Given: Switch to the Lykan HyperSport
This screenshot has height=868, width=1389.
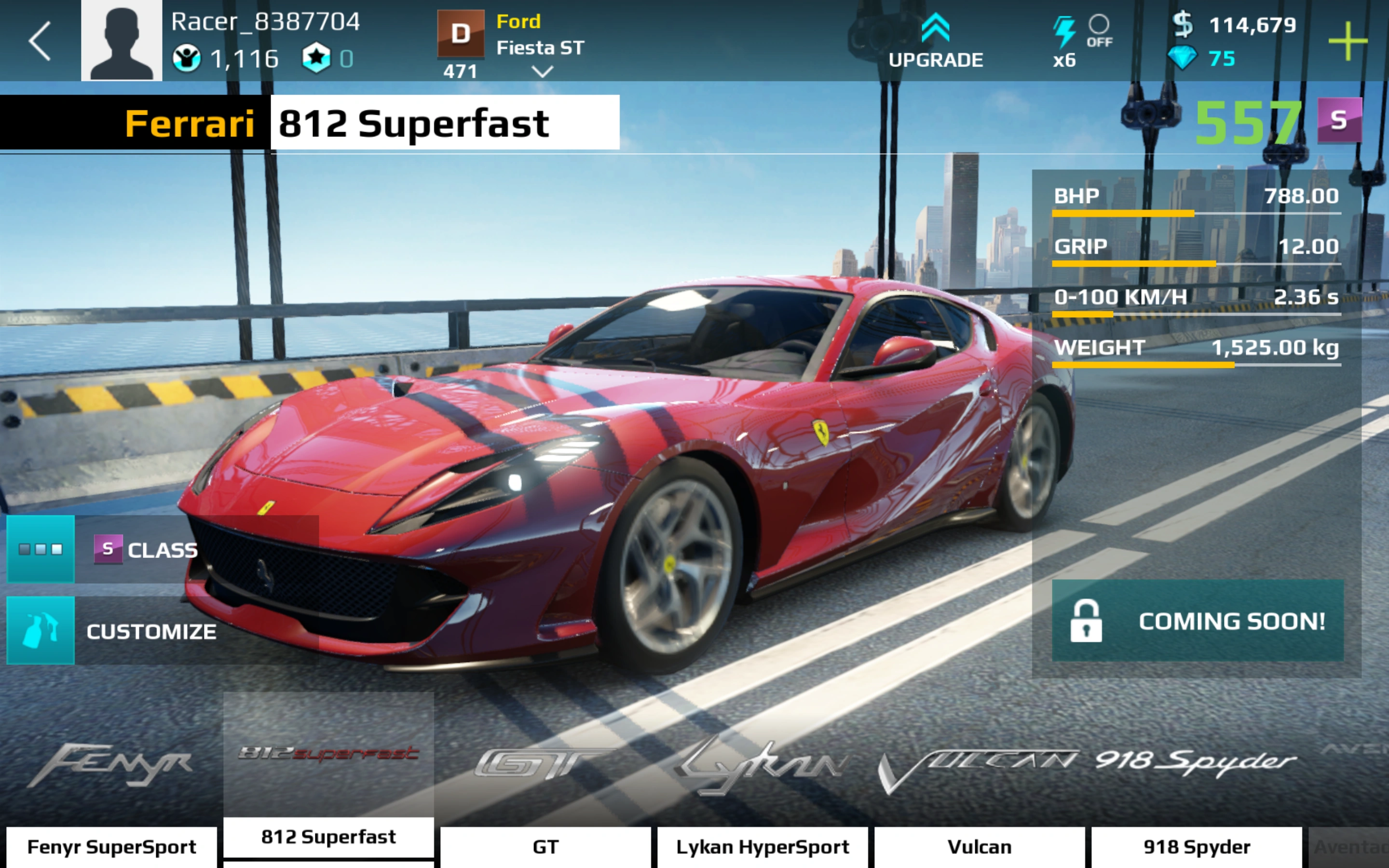Looking at the screenshot, I should [x=762, y=847].
